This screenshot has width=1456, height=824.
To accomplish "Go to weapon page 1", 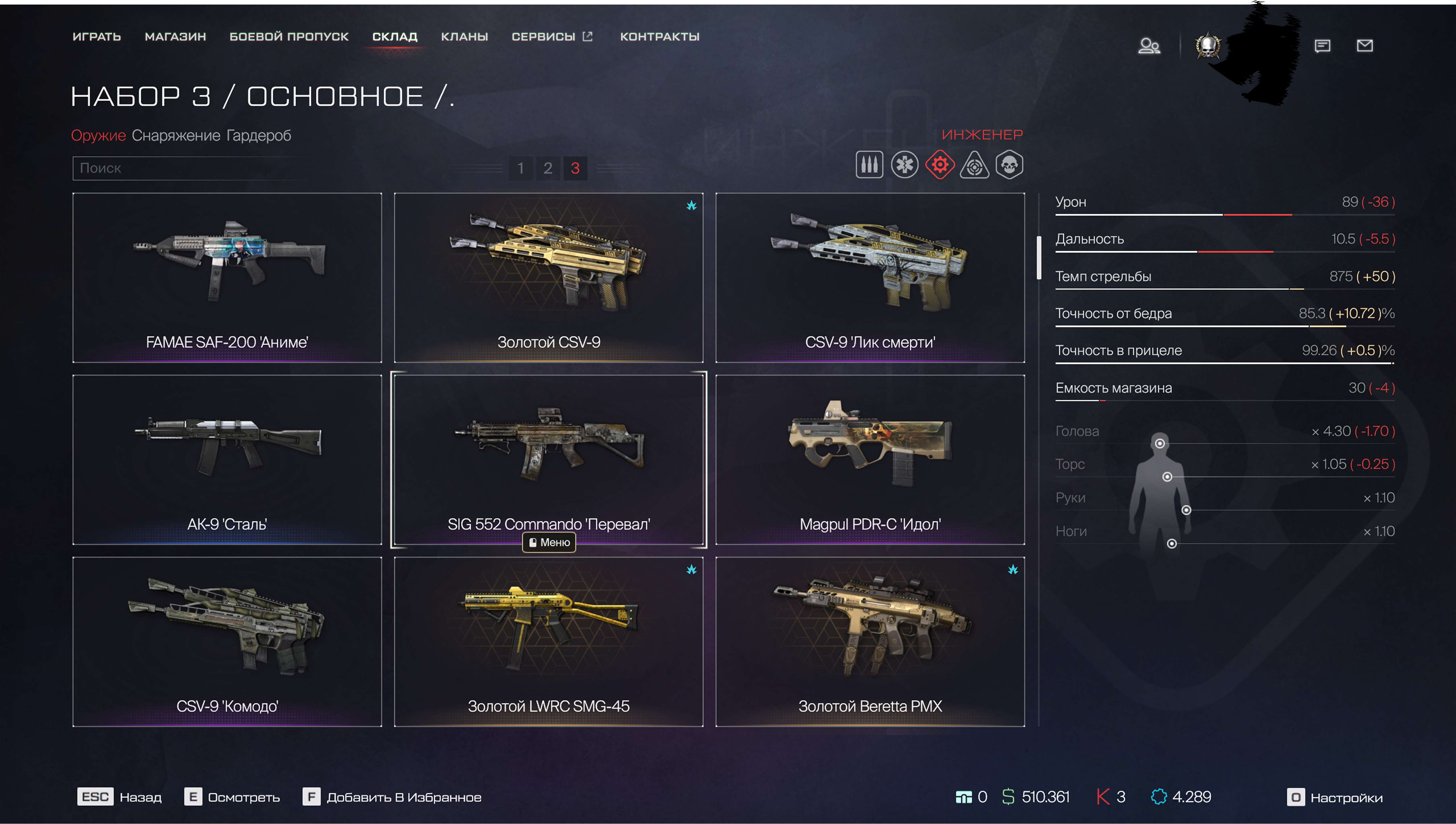I will tap(520, 168).
